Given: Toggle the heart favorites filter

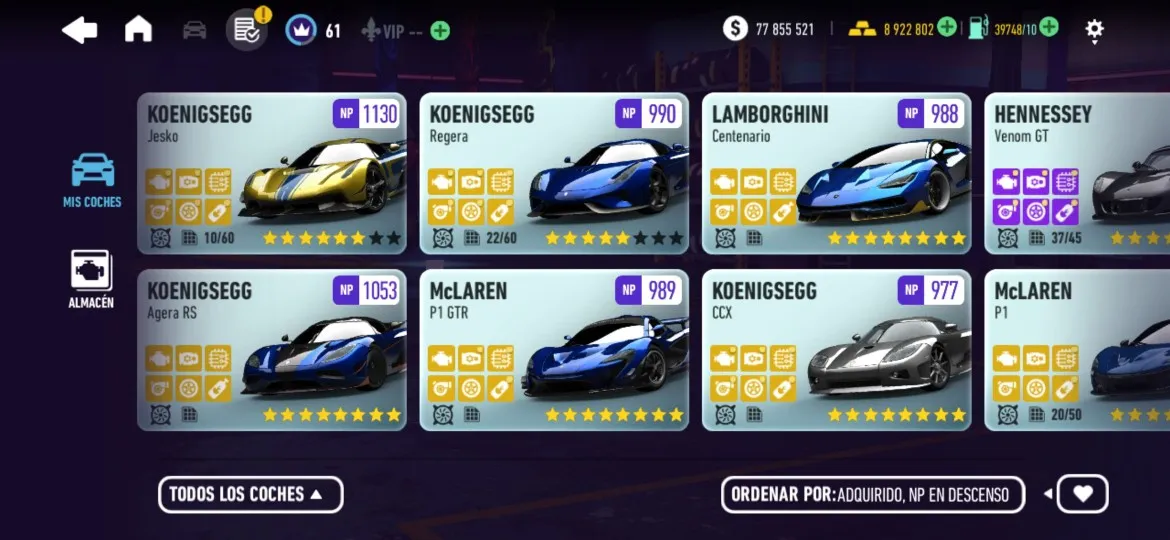Looking at the screenshot, I should [x=1082, y=493].
